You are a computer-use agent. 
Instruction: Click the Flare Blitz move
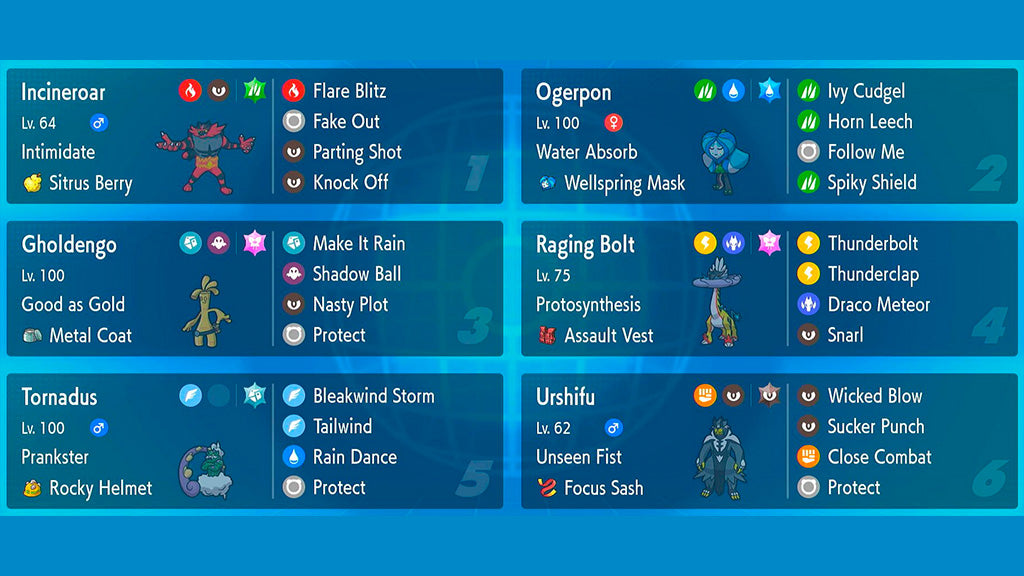(x=349, y=91)
